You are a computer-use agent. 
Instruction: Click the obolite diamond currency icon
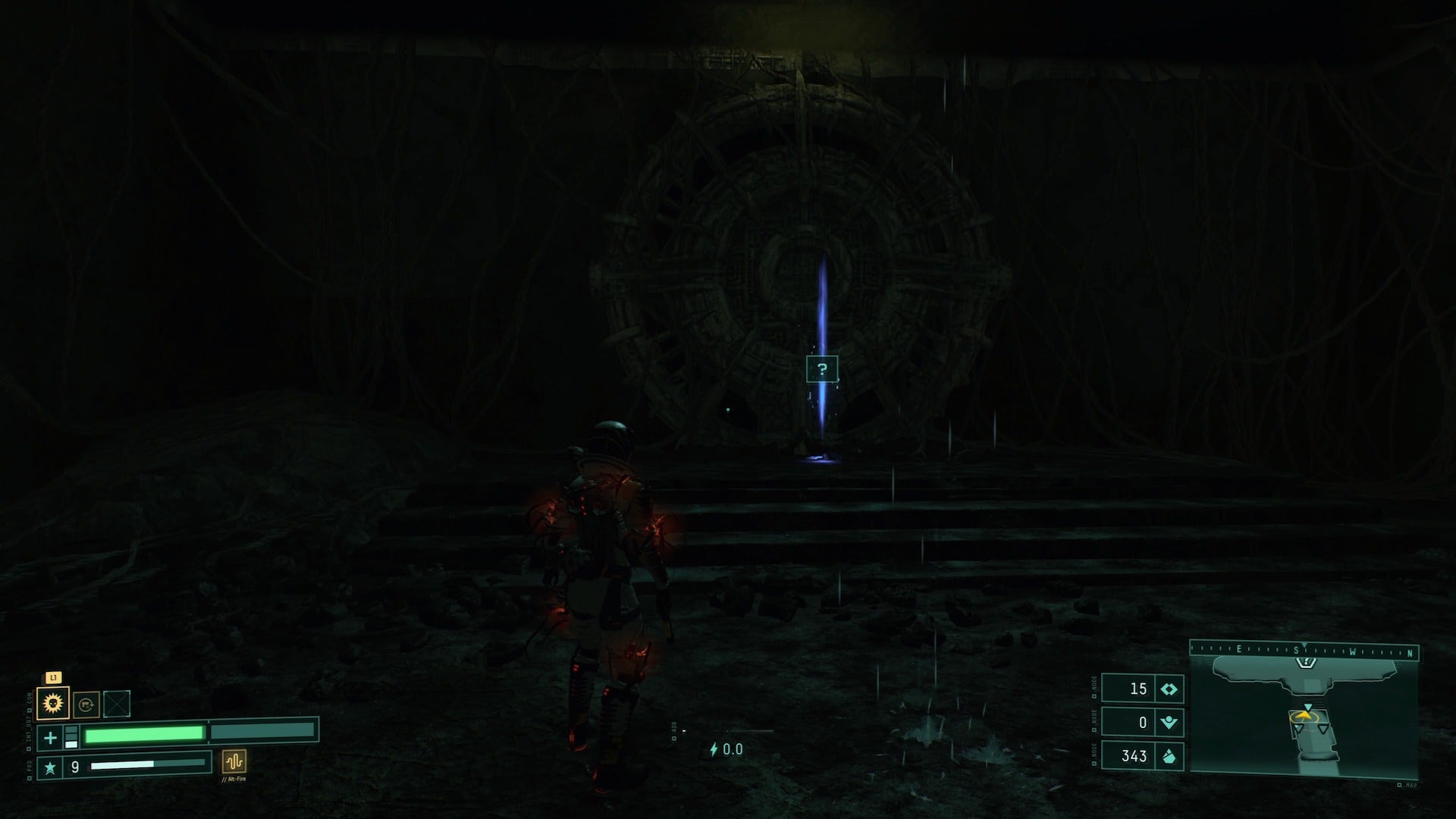pyautogui.click(x=1169, y=689)
